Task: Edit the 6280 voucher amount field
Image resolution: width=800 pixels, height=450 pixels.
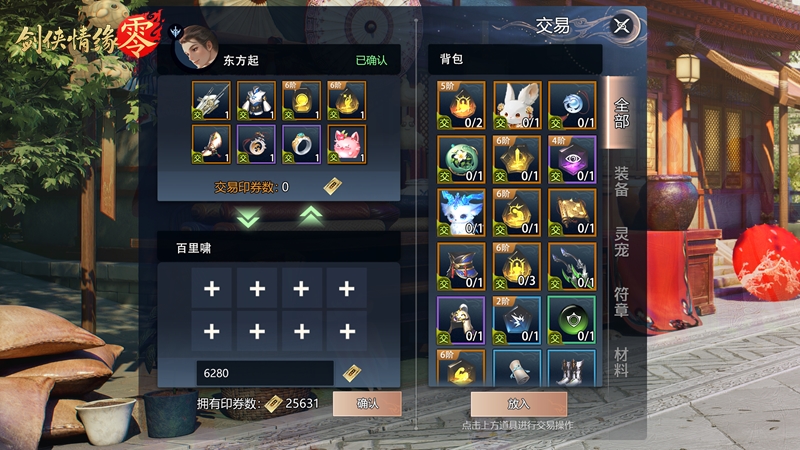Action: pos(264,373)
